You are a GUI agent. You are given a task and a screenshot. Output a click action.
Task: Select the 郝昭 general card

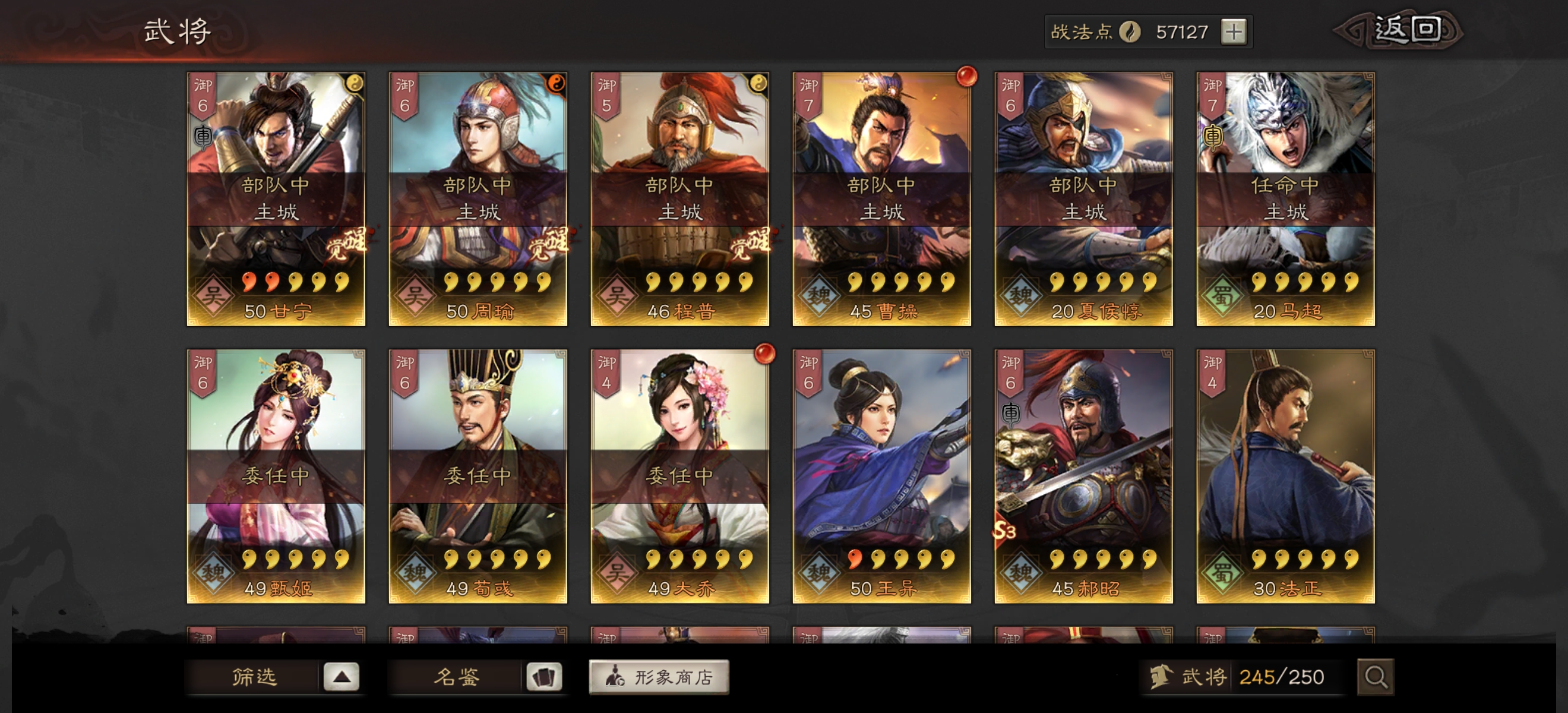(1083, 476)
